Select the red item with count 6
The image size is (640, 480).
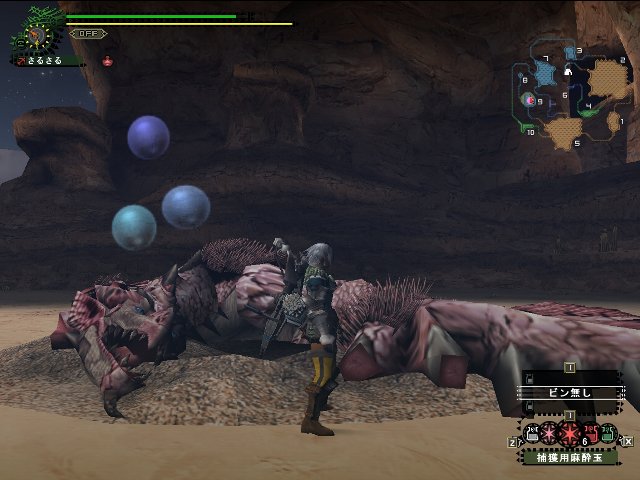[592, 433]
